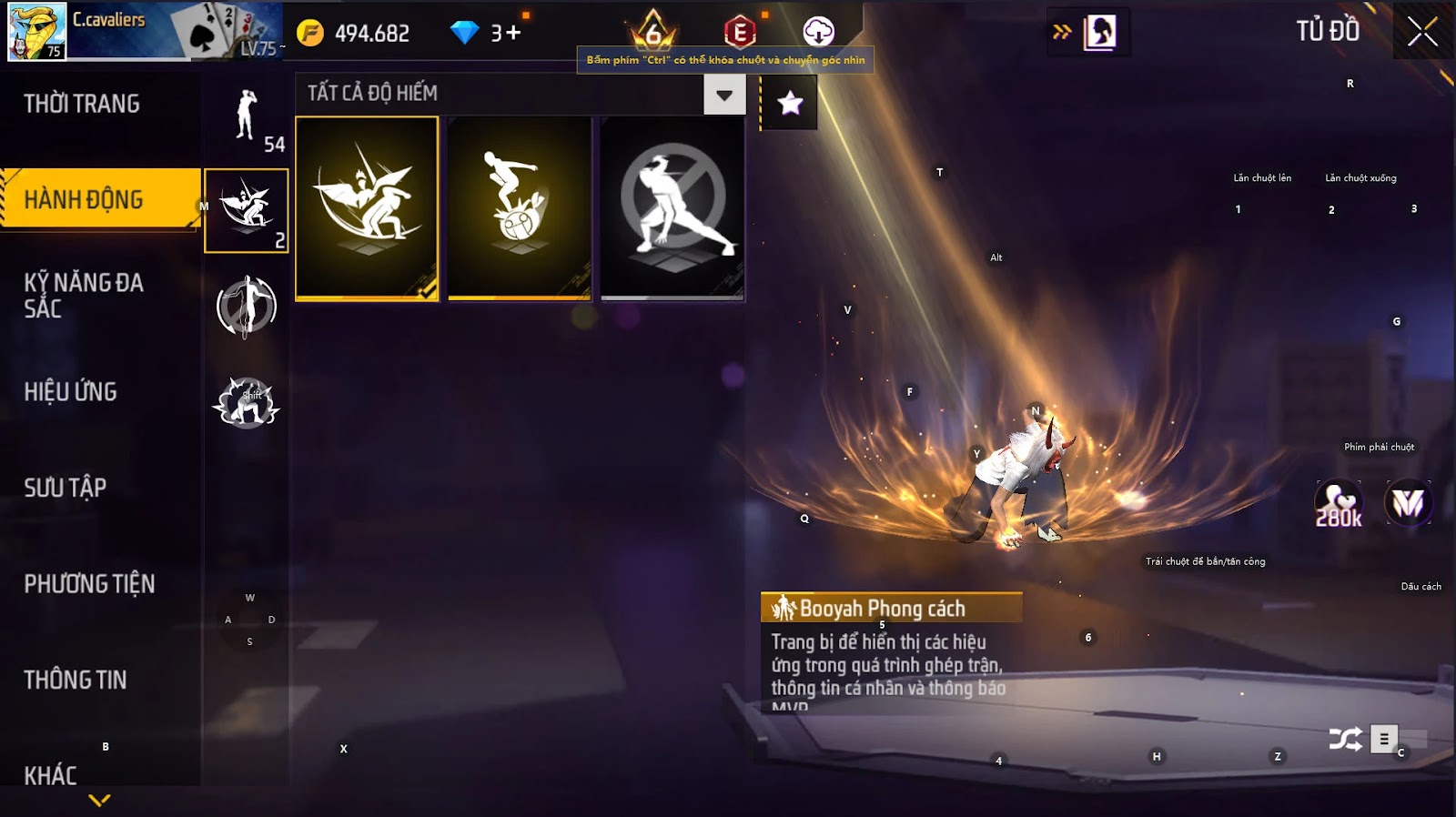The height and width of the screenshot is (817, 1456).
Task: Open the circular dancer subcategory icon
Action: pyautogui.click(x=247, y=306)
